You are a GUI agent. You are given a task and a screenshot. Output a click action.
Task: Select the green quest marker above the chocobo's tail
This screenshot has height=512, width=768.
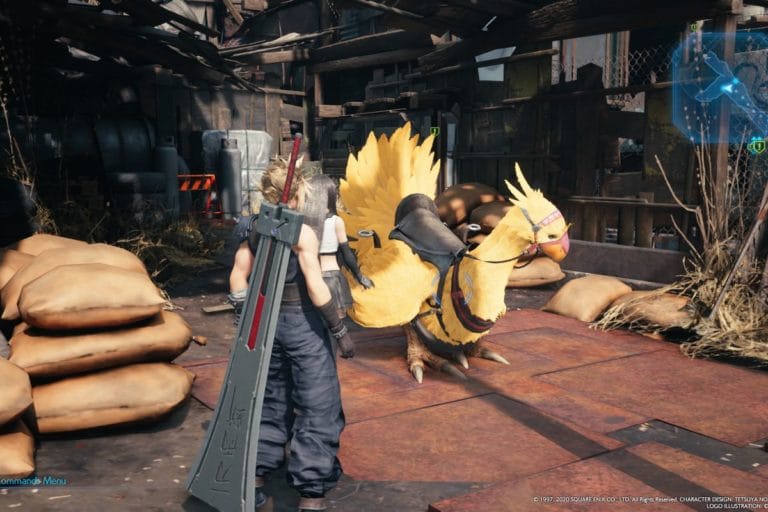434,131
